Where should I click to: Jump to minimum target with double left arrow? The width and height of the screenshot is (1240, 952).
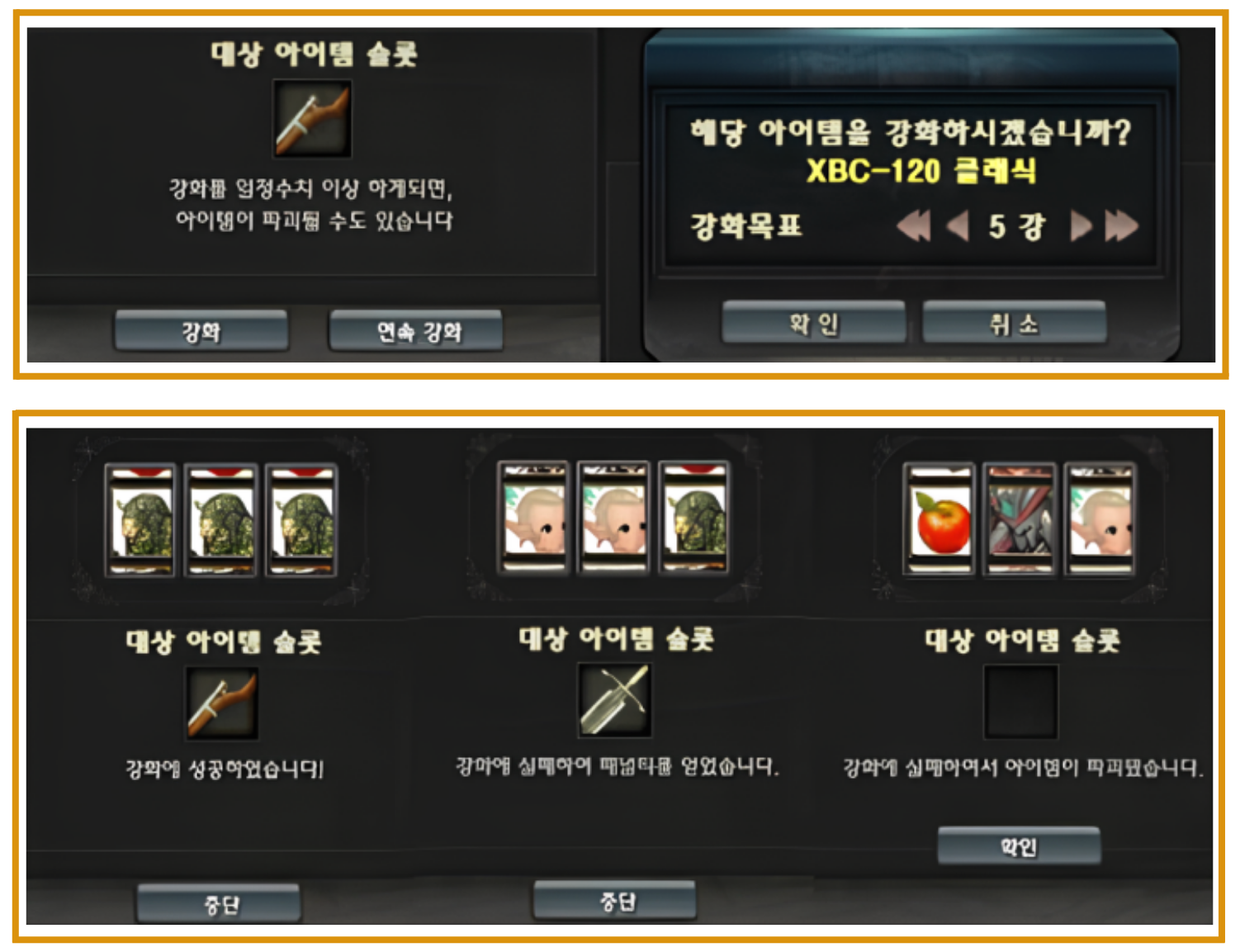pyautogui.click(x=913, y=225)
